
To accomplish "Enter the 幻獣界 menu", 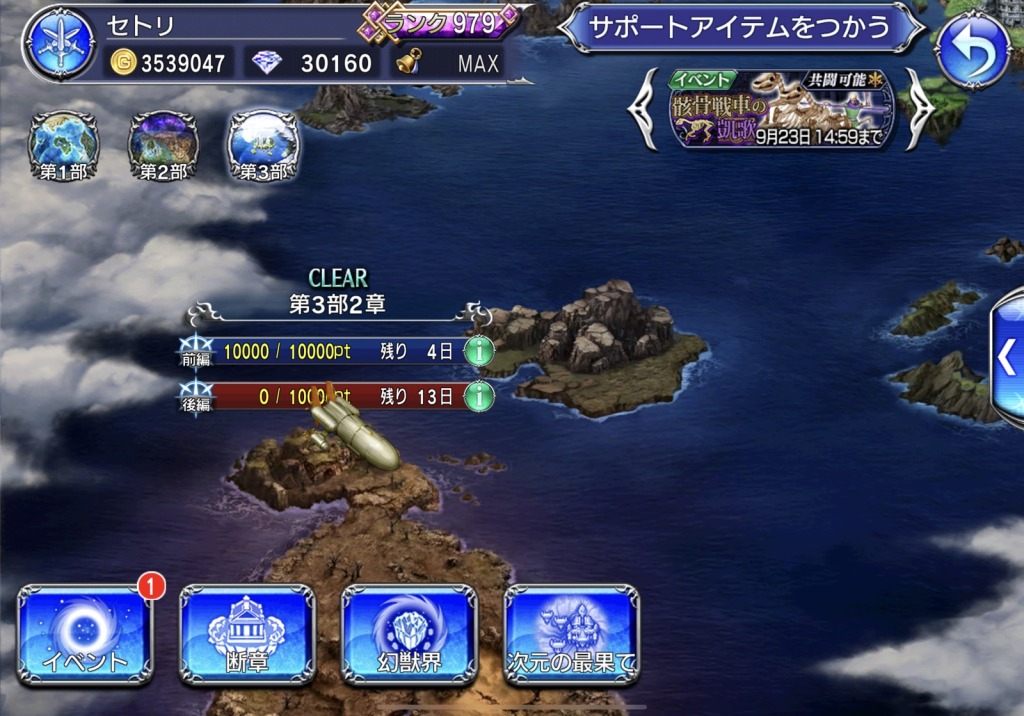I will tap(409, 635).
